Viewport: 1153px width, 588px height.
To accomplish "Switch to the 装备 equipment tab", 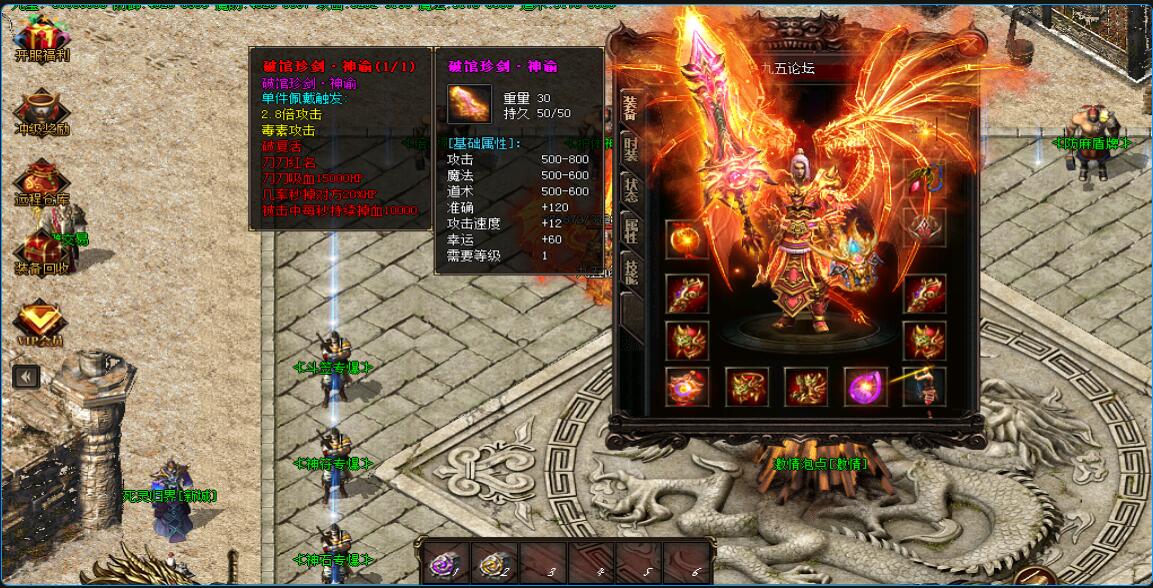I will (630, 109).
